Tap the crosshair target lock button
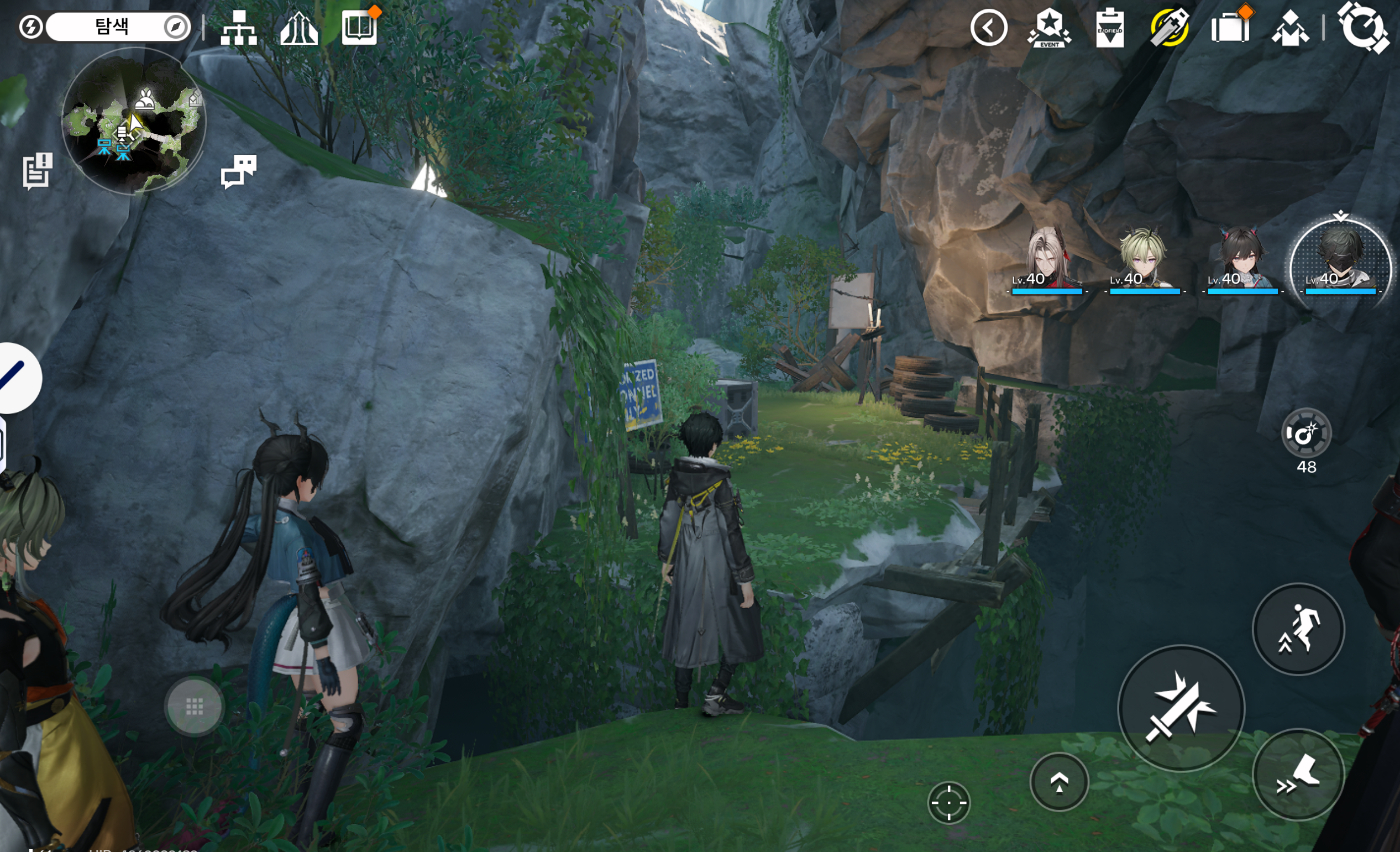This screenshot has width=1400, height=852. 948,803
